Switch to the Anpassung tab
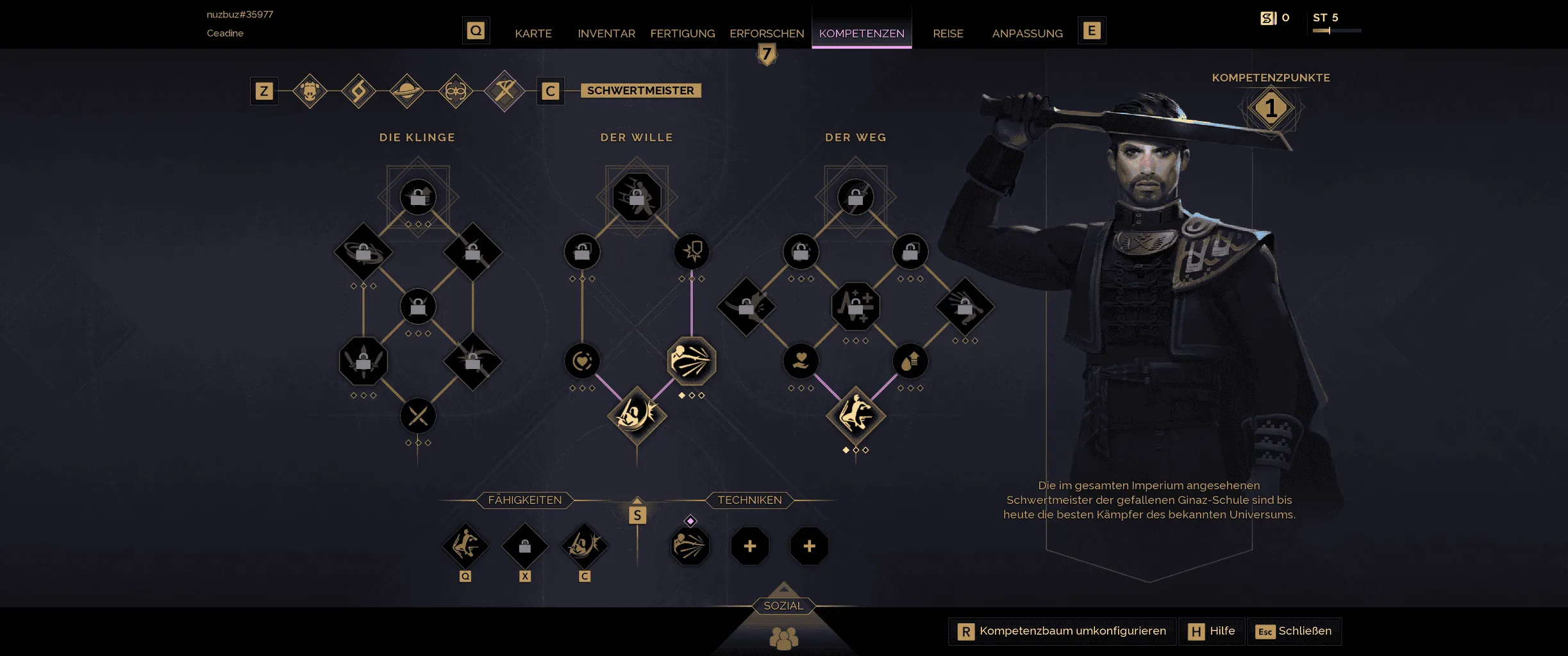Screen dimensions: 1568x656 1027,33
